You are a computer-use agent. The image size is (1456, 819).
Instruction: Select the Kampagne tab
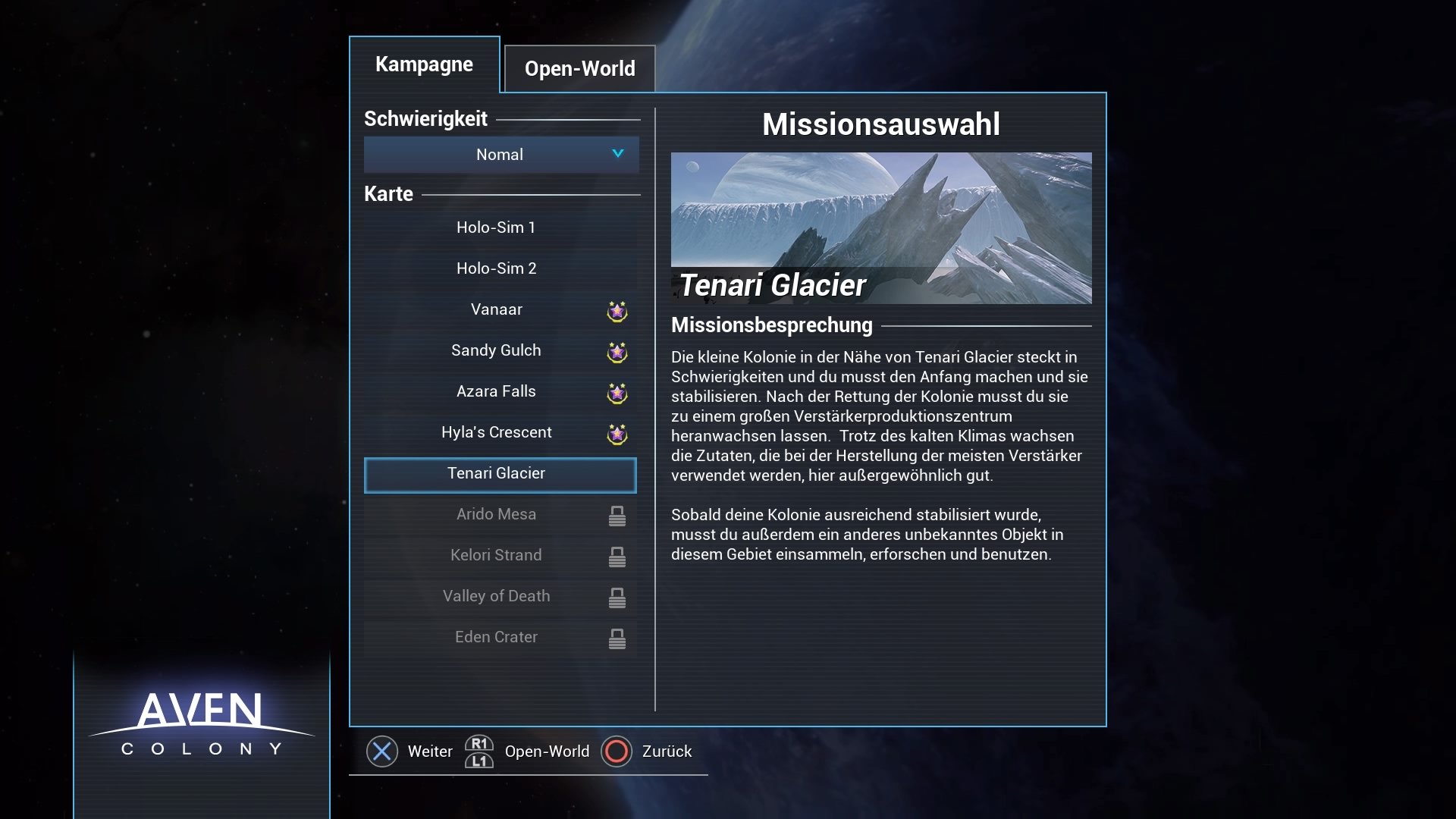[x=424, y=64]
